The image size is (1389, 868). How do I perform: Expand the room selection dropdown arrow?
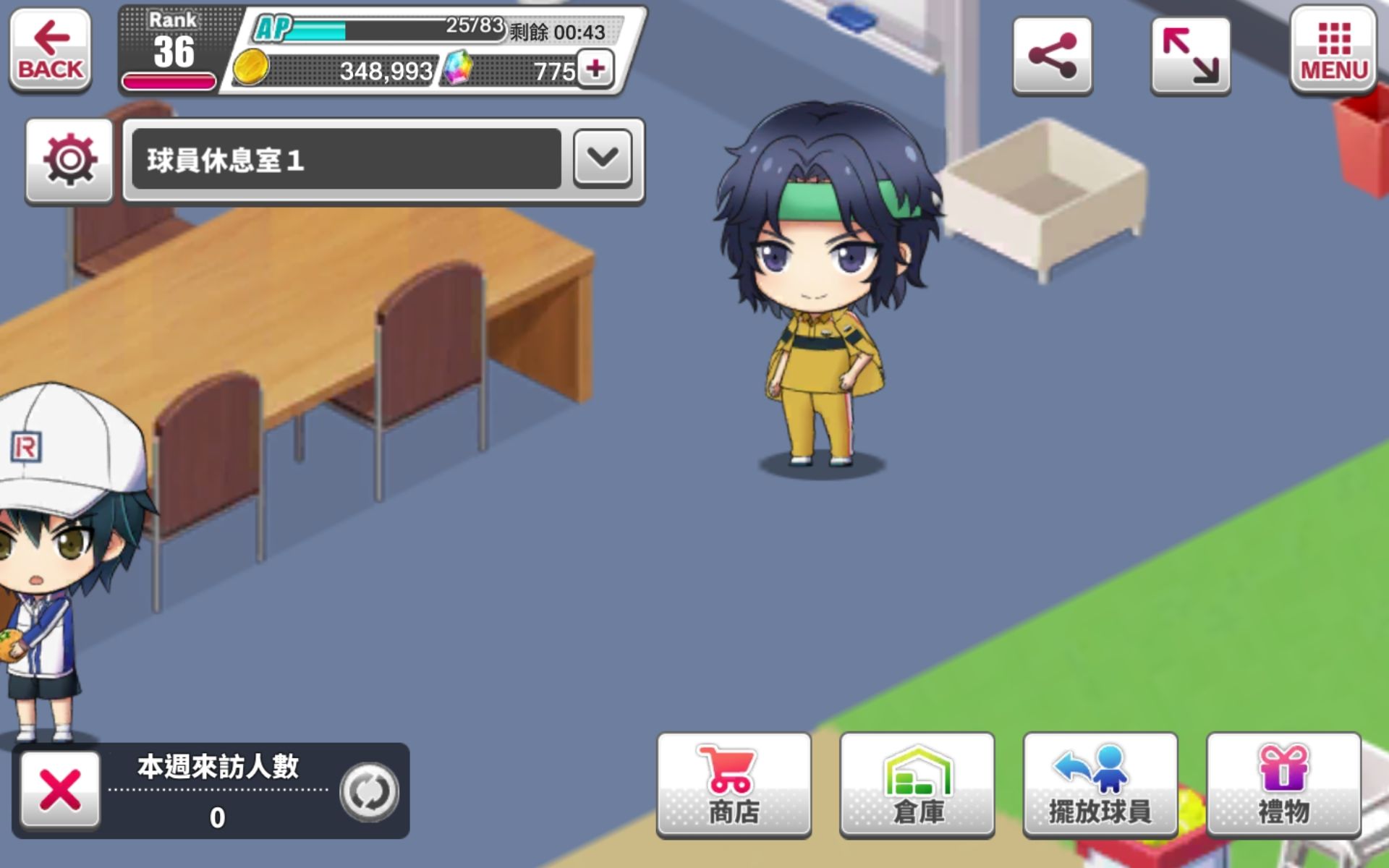click(602, 158)
